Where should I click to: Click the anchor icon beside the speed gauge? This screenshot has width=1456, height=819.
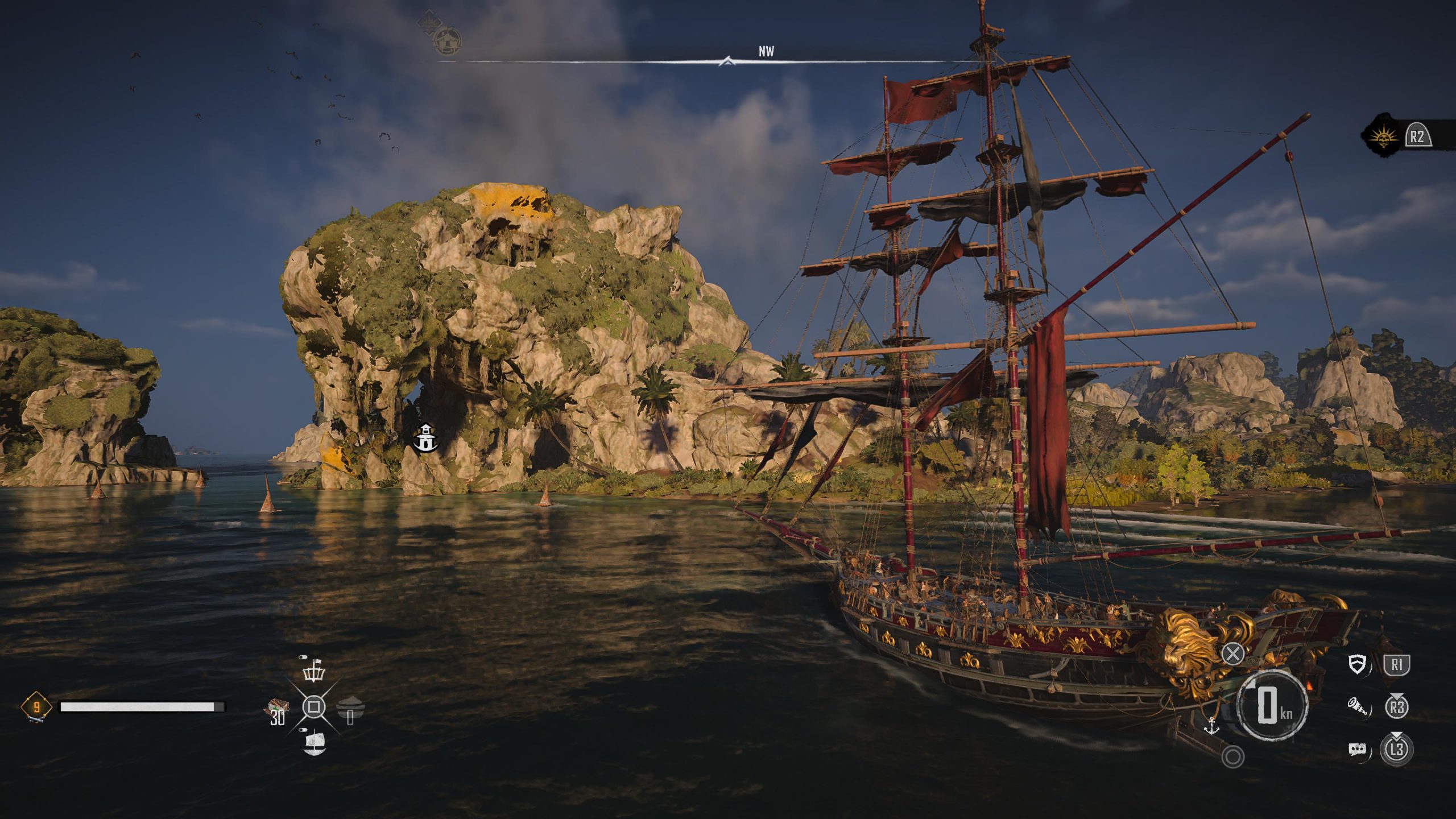[x=1211, y=726]
